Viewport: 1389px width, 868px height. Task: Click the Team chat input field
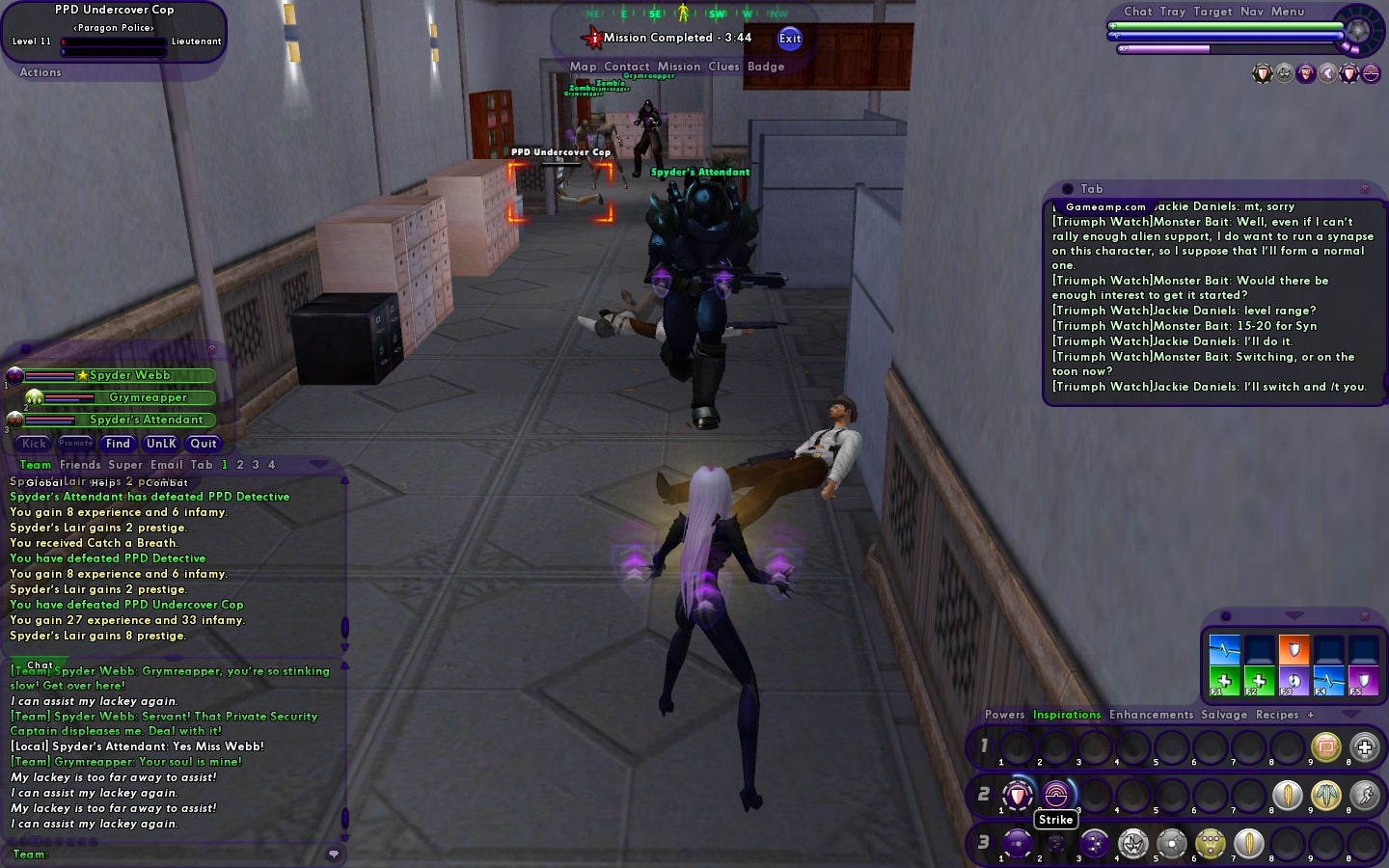tap(183, 854)
